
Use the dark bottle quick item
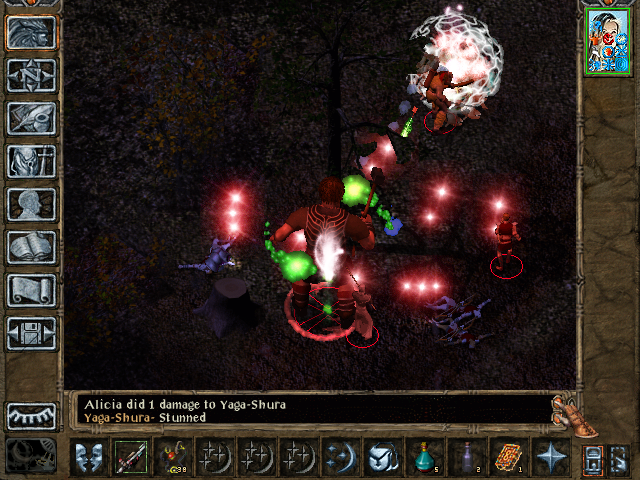466,457
